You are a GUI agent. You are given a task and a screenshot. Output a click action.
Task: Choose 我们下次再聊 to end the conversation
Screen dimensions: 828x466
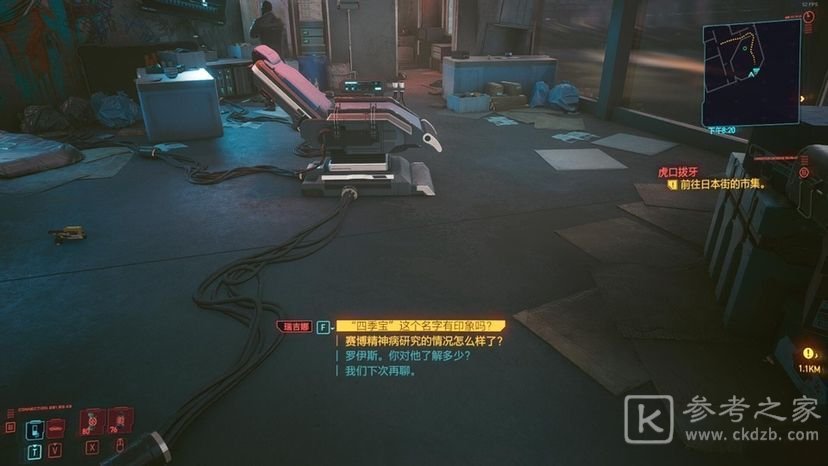pyautogui.click(x=380, y=370)
